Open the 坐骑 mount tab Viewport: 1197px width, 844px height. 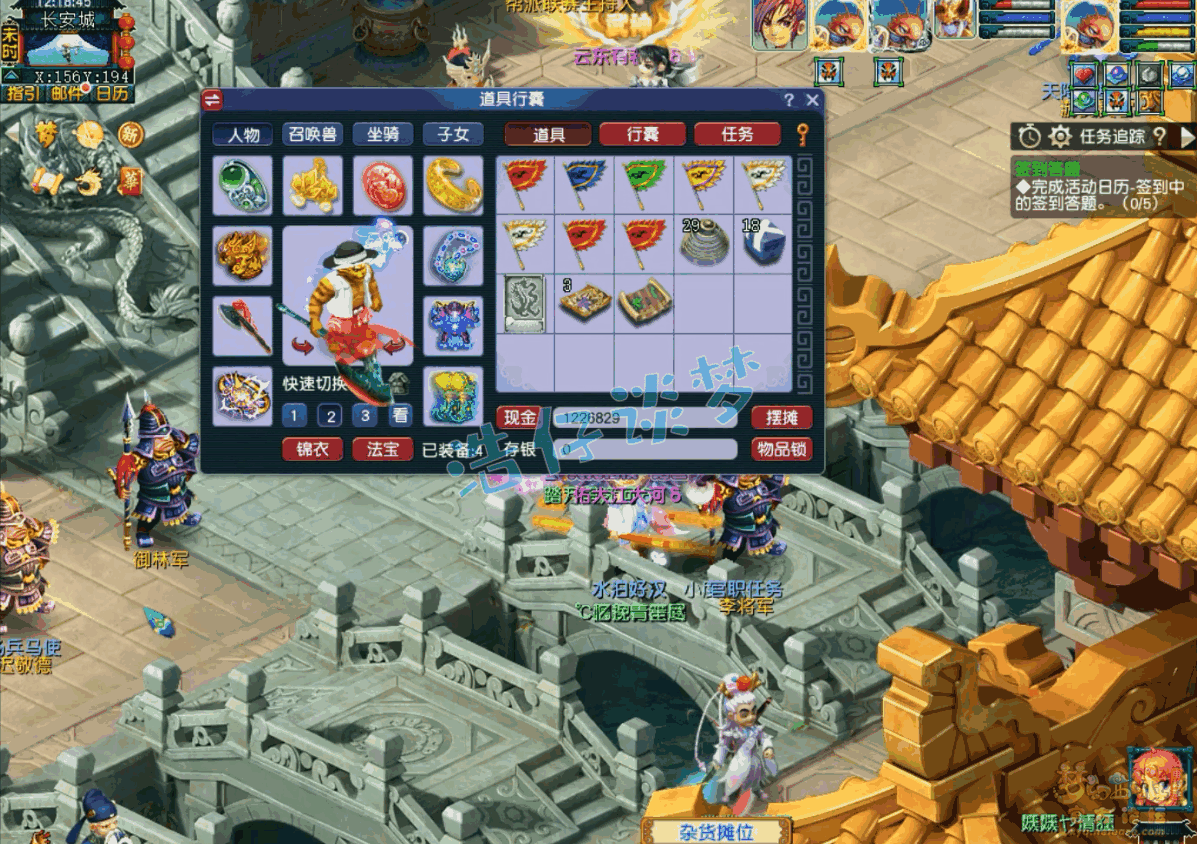click(x=383, y=135)
